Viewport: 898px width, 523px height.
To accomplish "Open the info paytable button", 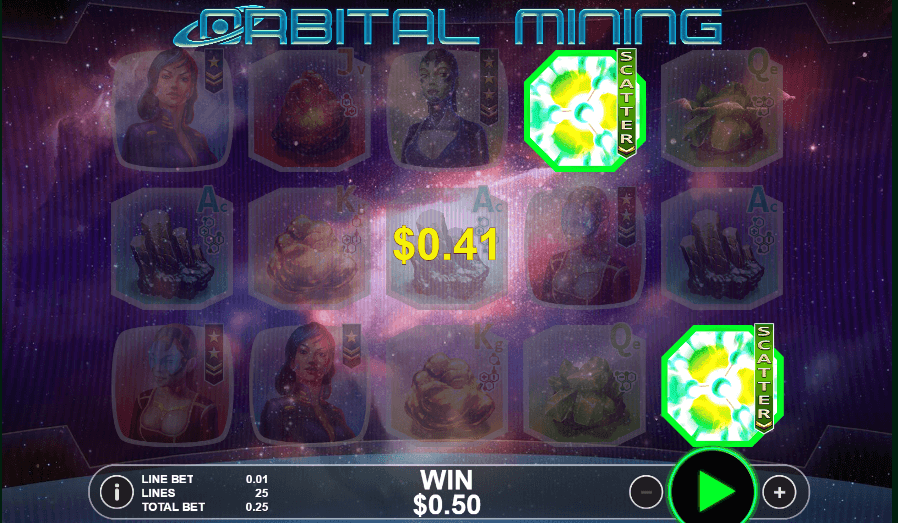I will (x=118, y=492).
